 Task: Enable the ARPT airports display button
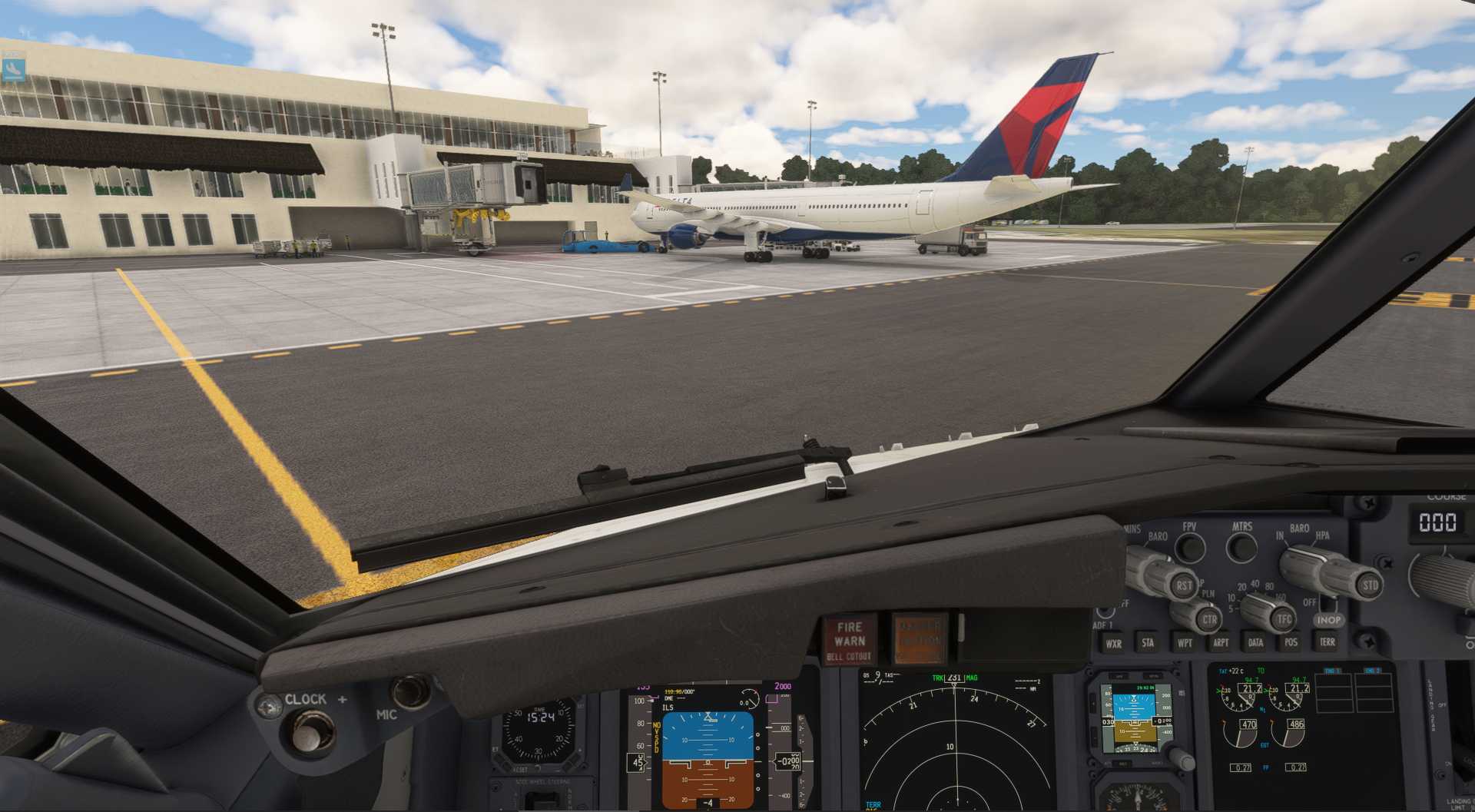pyautogui.click(x=1220, y=643)
